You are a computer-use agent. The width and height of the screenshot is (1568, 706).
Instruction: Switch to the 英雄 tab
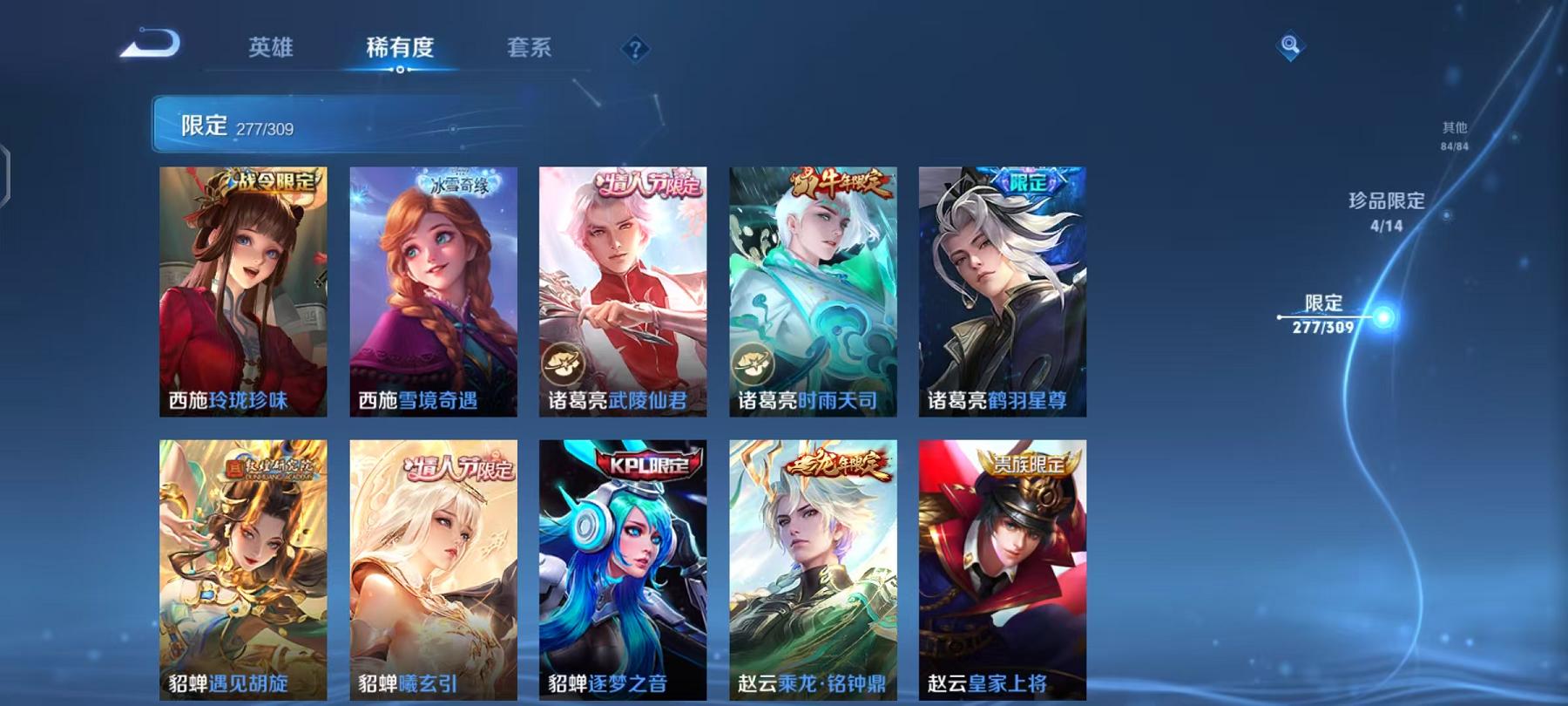(271, 50)
